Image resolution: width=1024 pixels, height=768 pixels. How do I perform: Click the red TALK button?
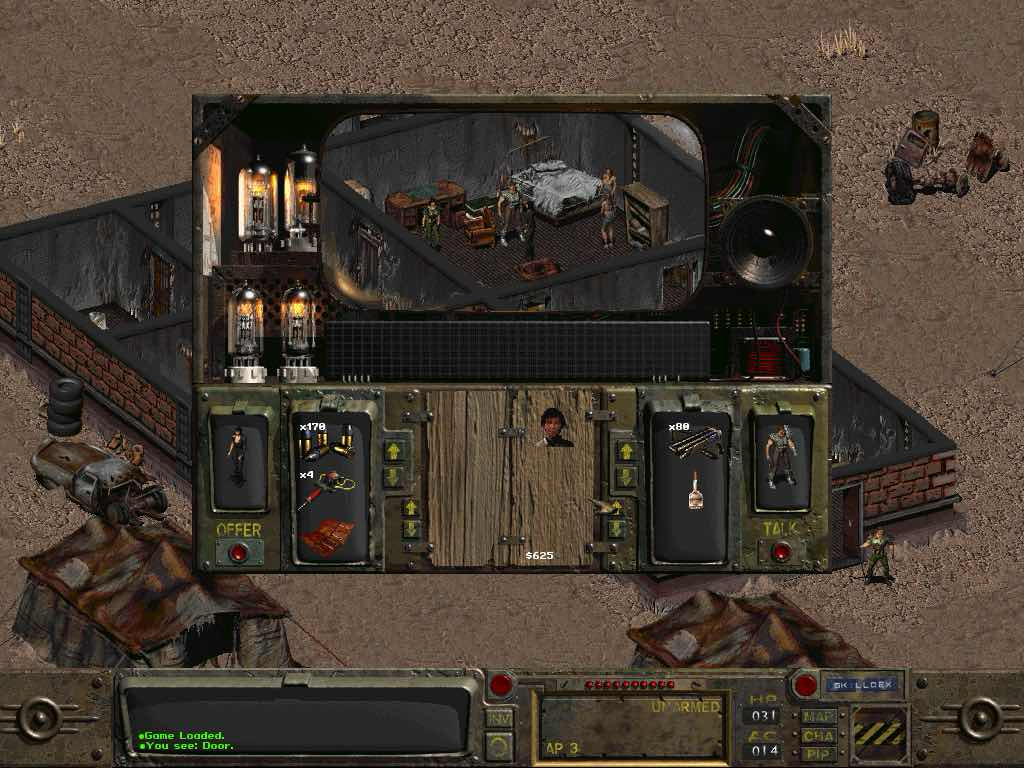coord(781,551)
